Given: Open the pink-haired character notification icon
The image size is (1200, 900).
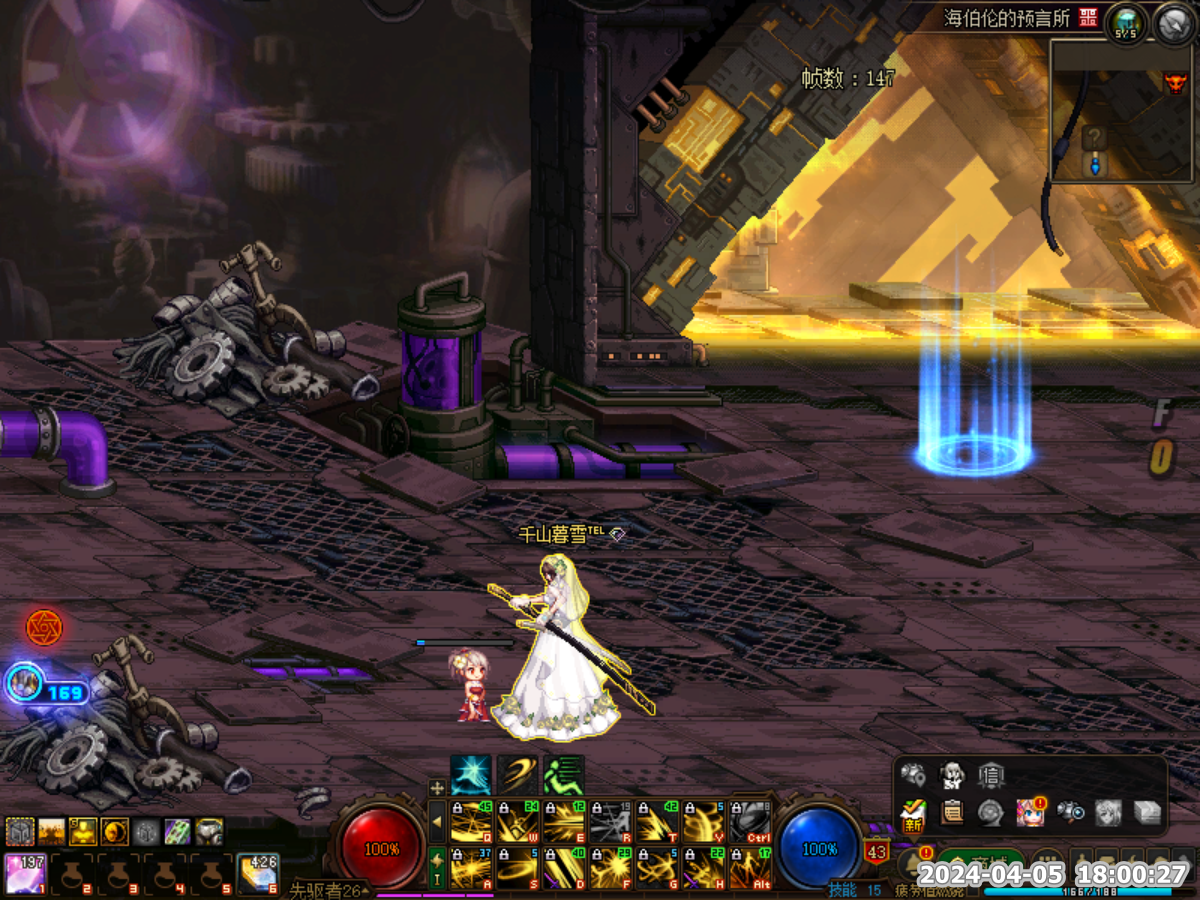Looking at the screenshot, I should click(1030, 812).
